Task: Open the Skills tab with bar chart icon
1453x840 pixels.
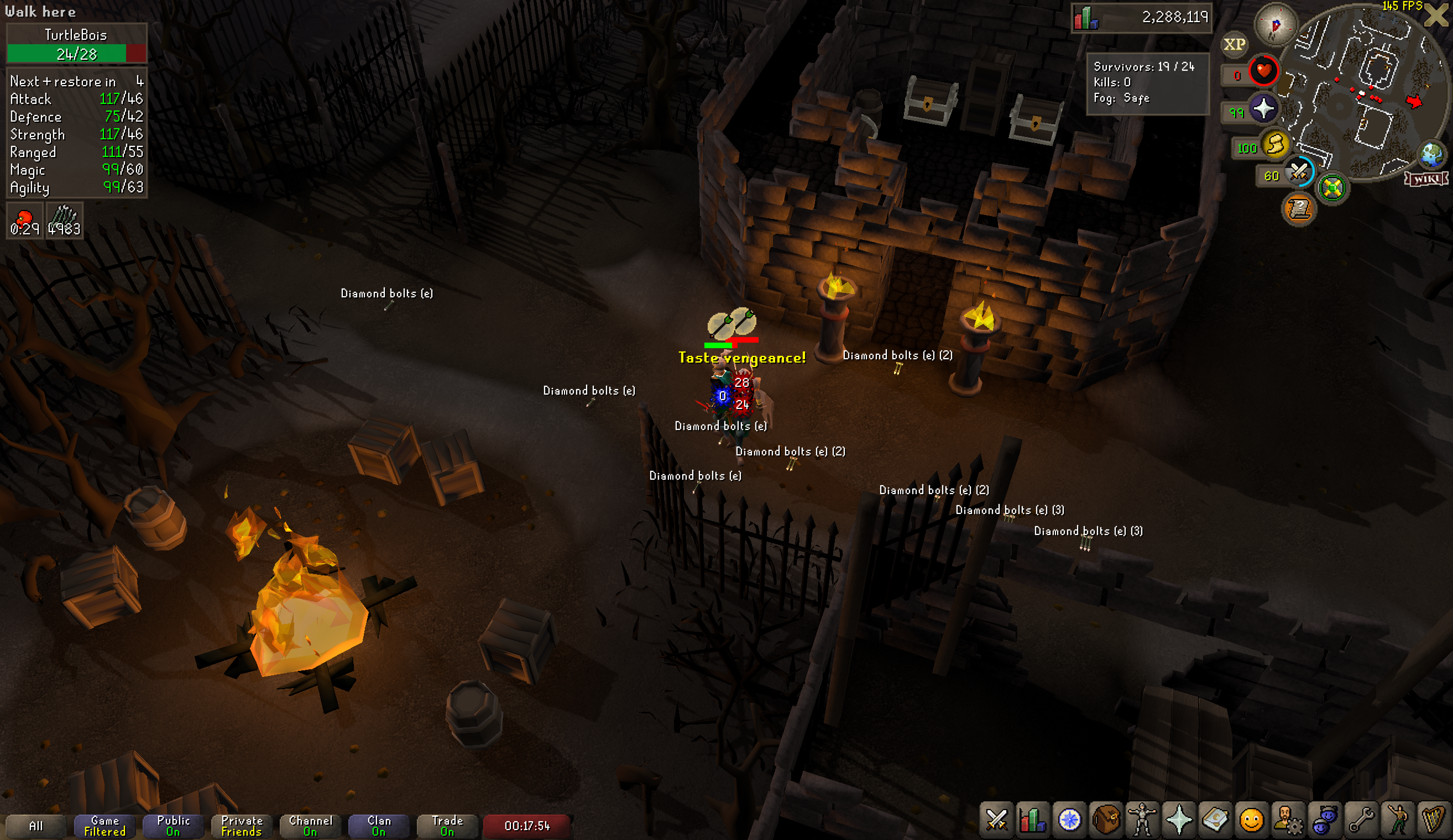Action: coord(1032,819)
